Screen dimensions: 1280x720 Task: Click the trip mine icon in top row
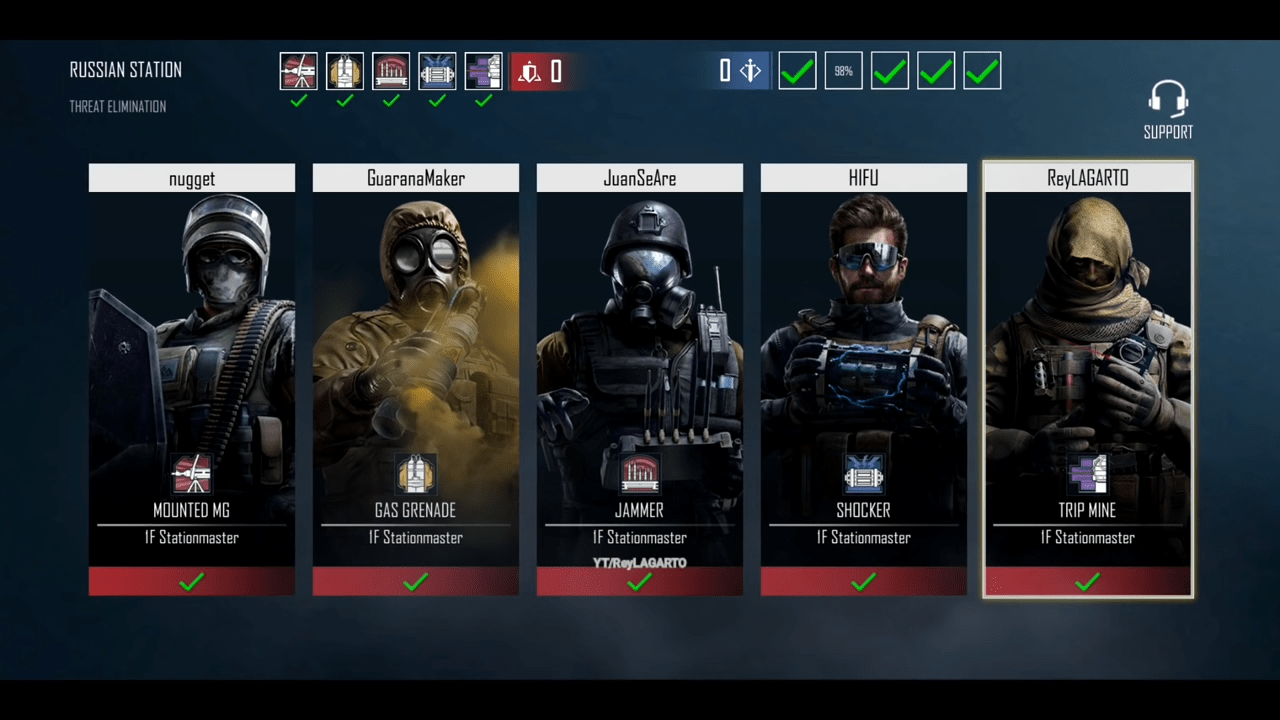(483, 71)
